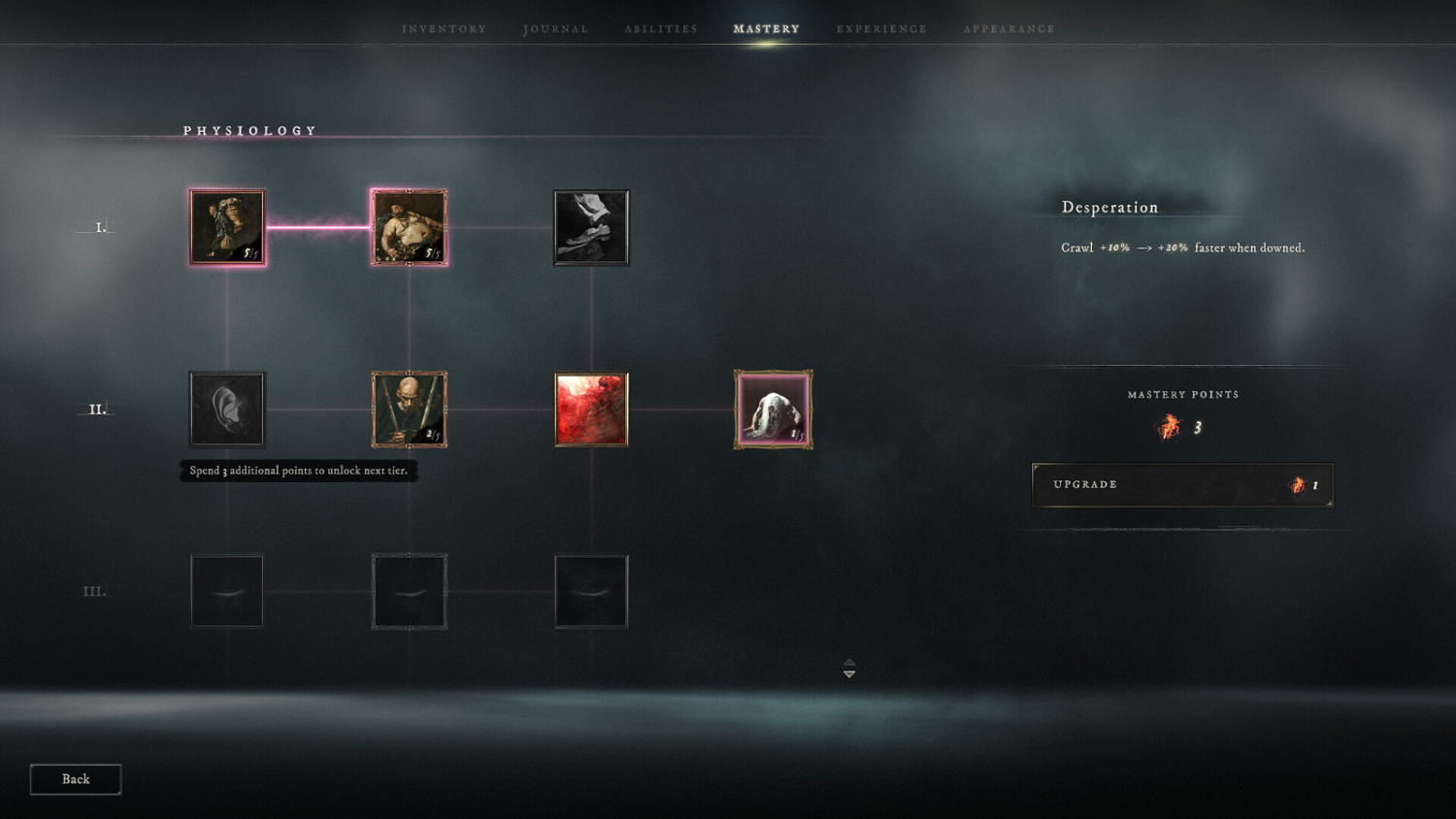
Task: Click the down arrow to view next category
Action: pos(848,671)
